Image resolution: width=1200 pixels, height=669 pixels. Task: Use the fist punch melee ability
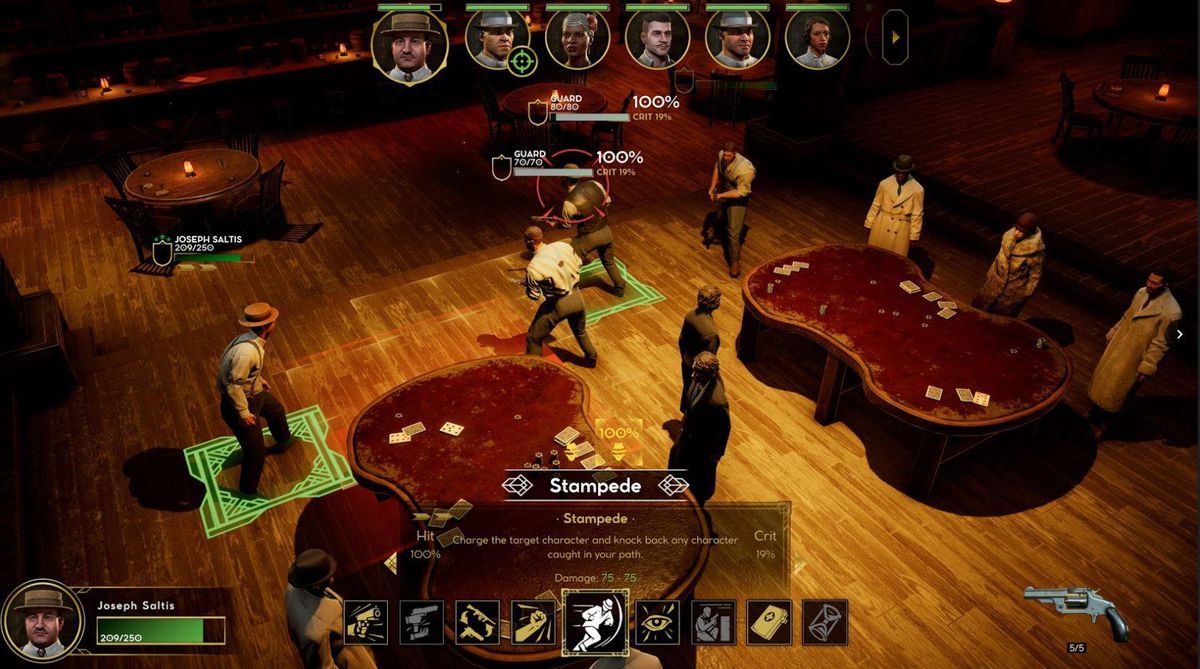(534, 622)
